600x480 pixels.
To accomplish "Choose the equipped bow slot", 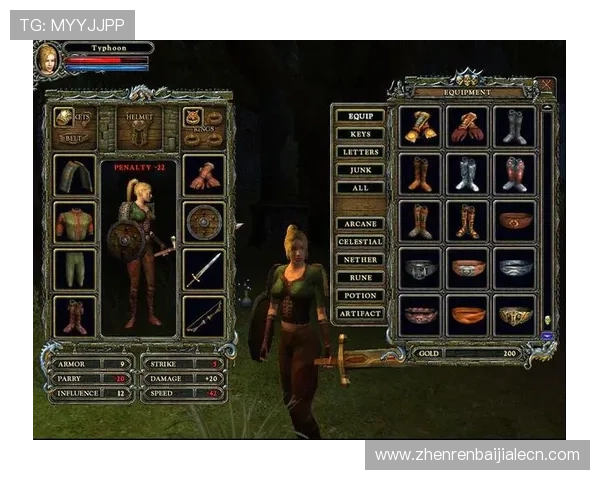I will pyautogui.click(x=204, y=316).
